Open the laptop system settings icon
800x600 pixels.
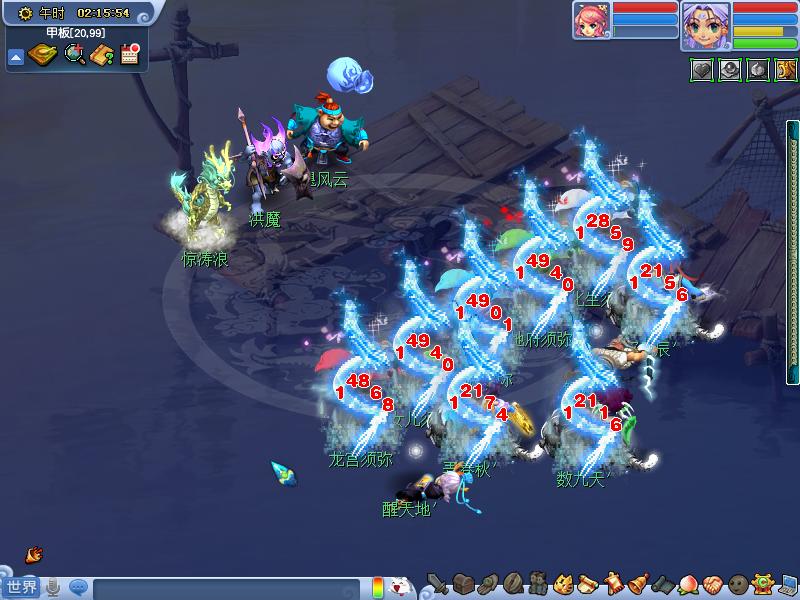pos(788,584)
